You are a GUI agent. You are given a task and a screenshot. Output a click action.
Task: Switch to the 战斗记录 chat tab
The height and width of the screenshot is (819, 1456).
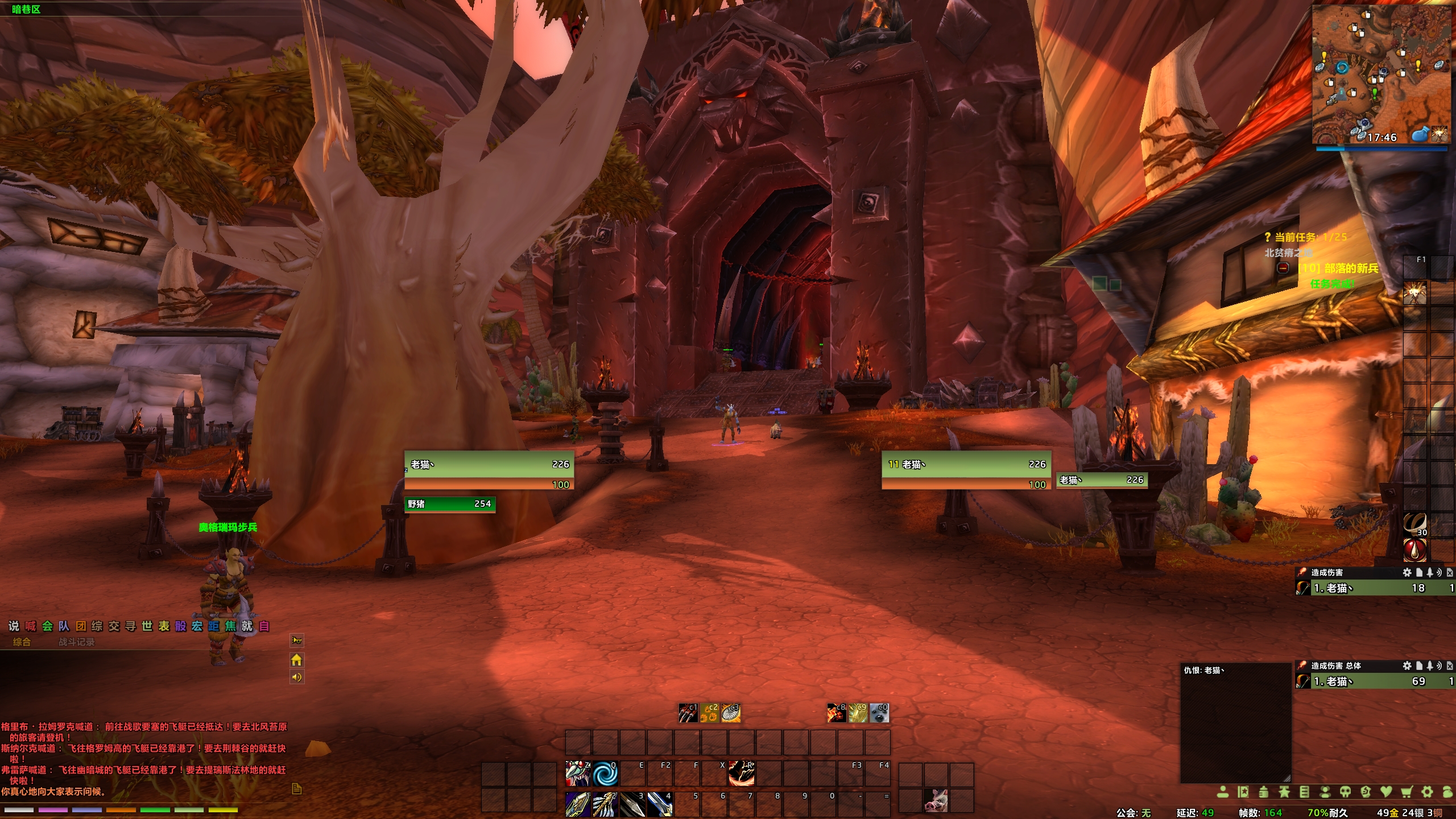[x=76, y=642]
